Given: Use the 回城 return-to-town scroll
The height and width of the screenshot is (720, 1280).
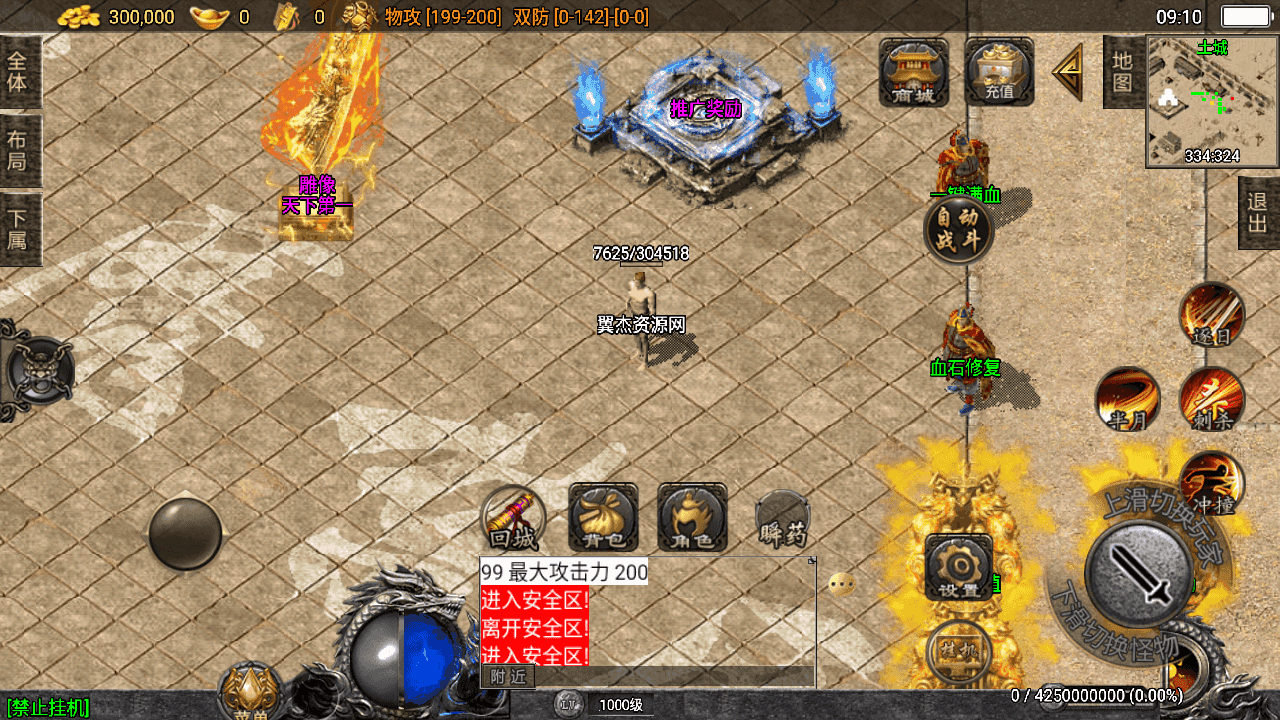Looking at the screenshot, I should tap(513, 518).
